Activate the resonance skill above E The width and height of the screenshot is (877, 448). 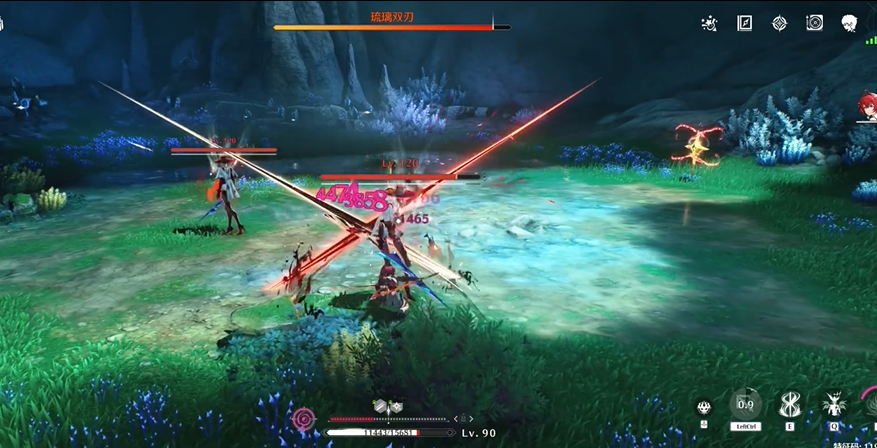790,405
